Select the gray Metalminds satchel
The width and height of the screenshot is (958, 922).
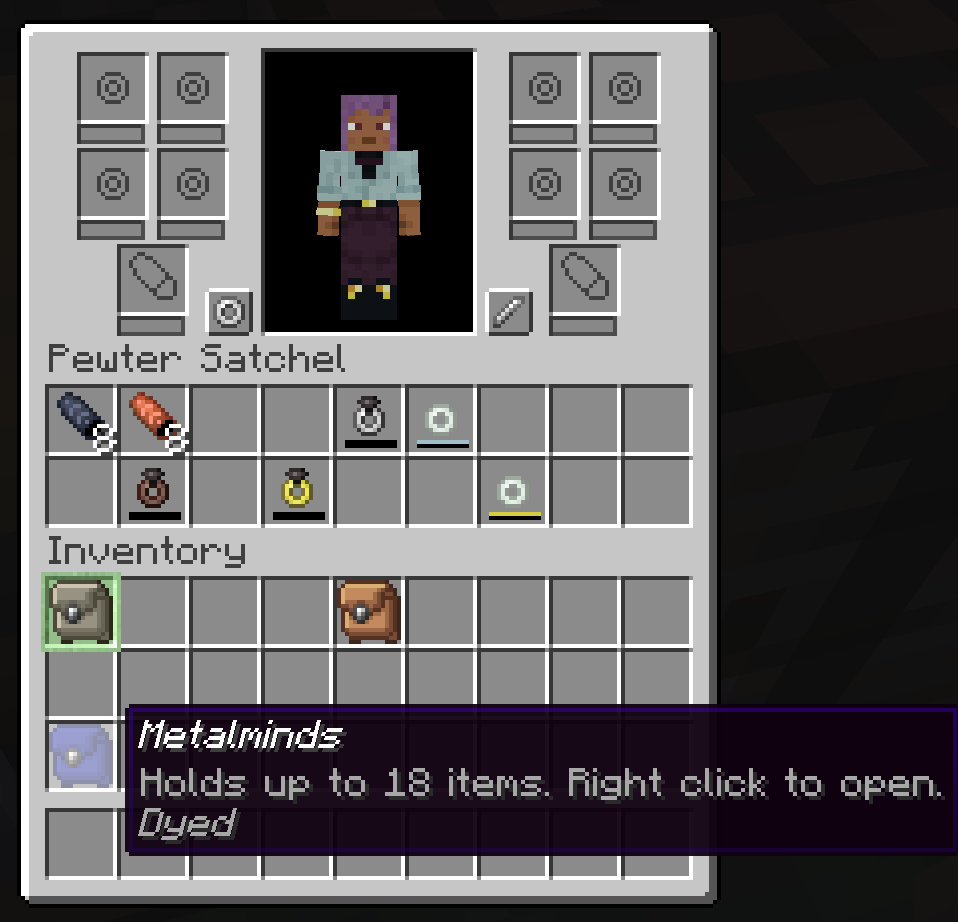pos(81,611)
